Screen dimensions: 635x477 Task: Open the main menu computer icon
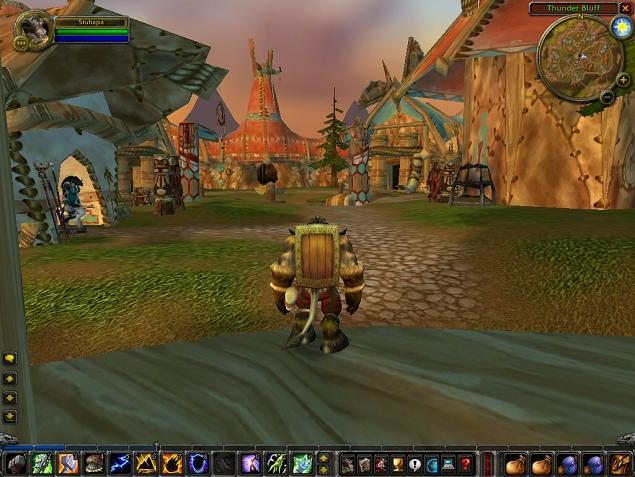pos(449,464)
